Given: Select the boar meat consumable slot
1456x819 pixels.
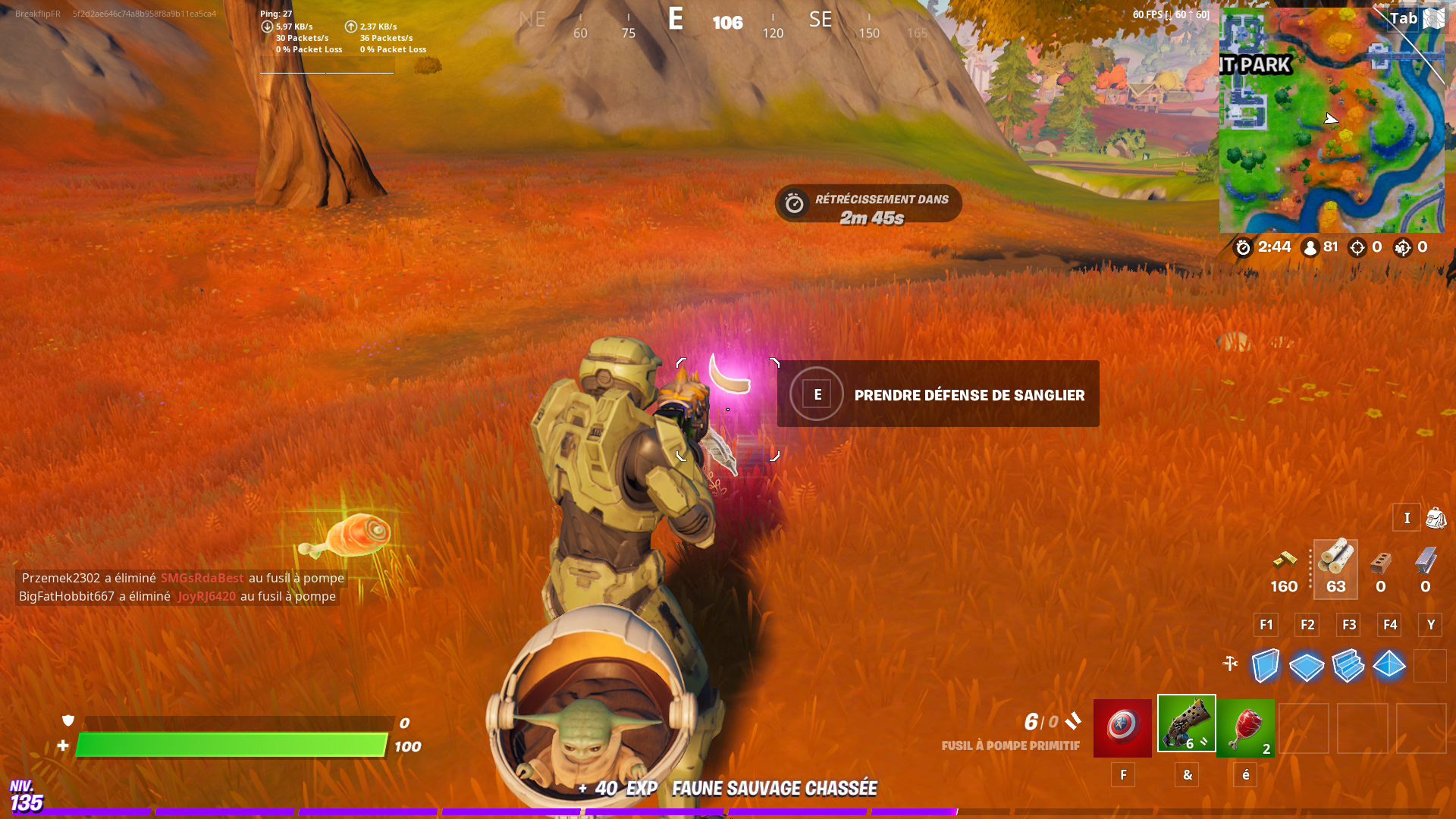Looking at the screenshot, I should [x=1245, y=726].
